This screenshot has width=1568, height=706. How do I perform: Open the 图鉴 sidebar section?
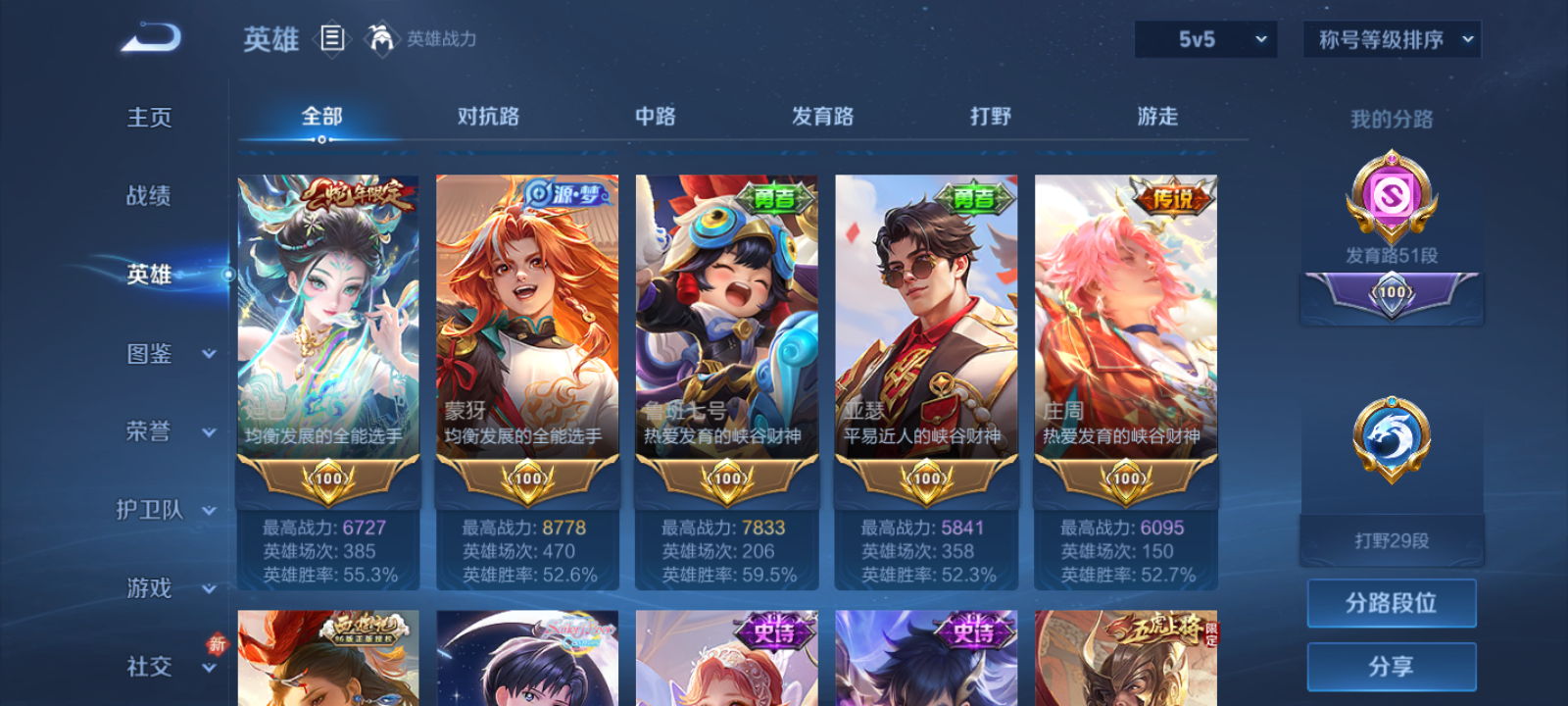(x=148, y=353)
